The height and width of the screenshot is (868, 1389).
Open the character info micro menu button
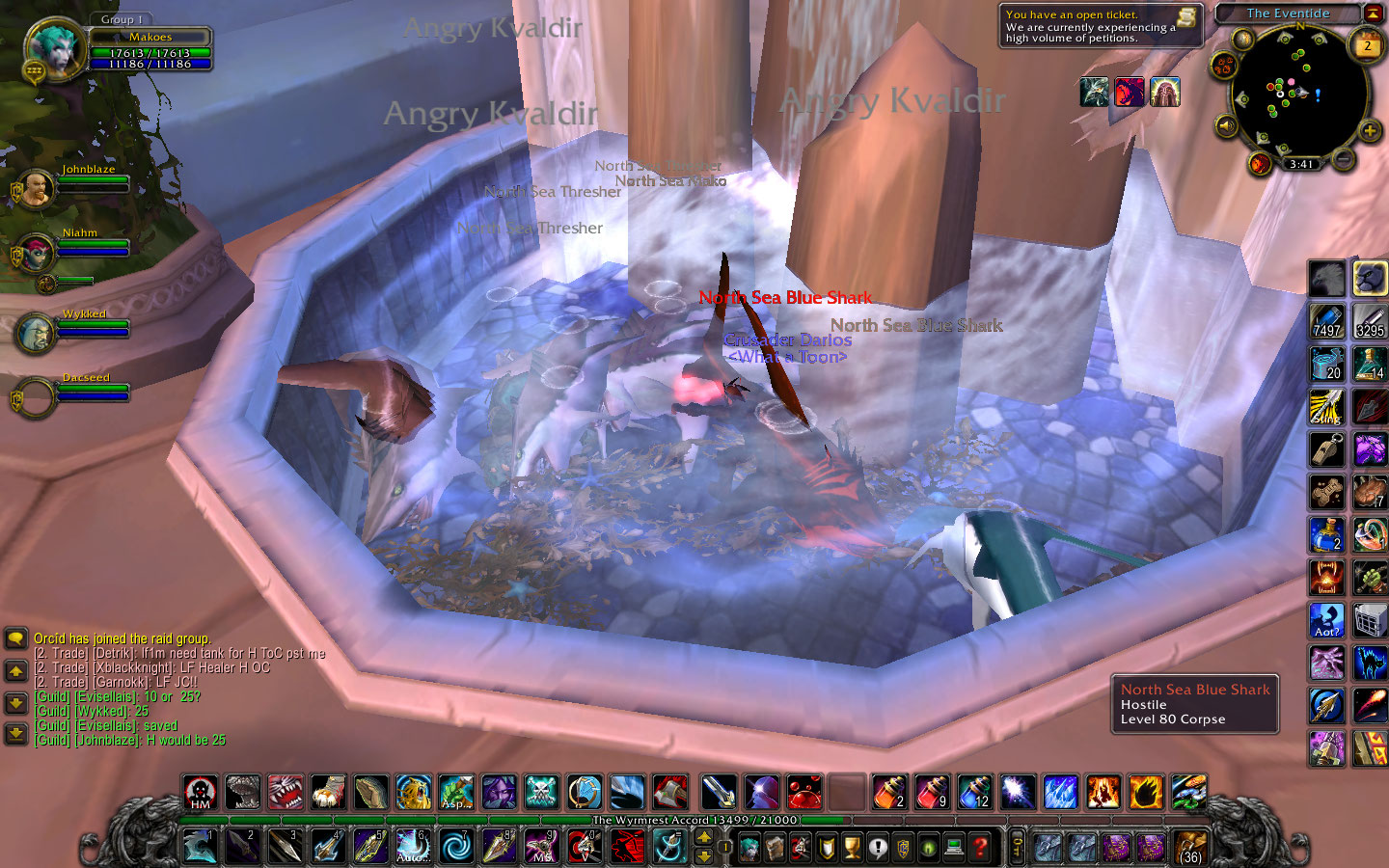tap(749, 847)
